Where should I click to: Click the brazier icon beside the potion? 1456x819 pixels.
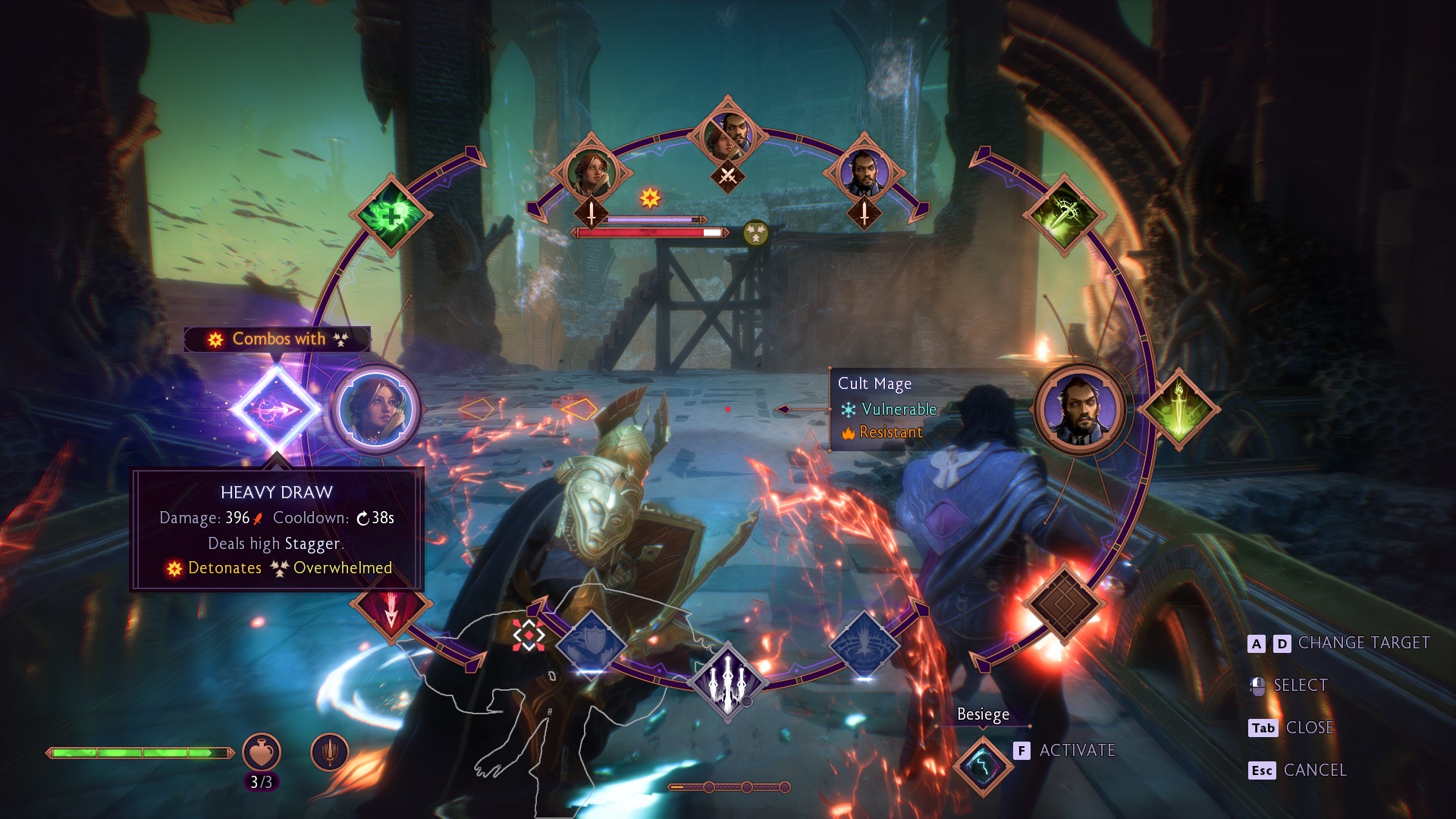(330, 752)
